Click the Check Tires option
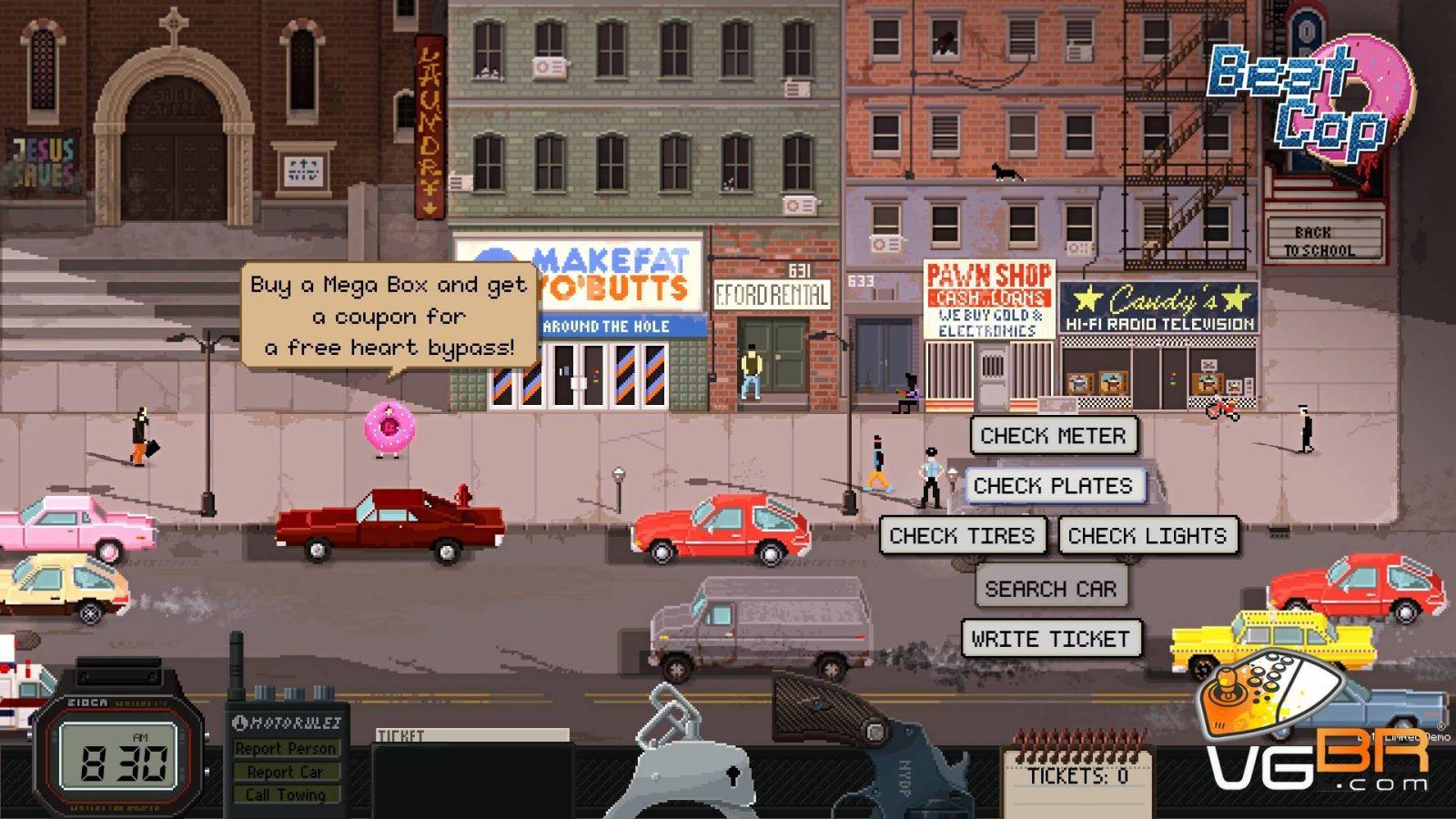The height and width of the screenshot is (819, 1456). [x=962, y=536]
